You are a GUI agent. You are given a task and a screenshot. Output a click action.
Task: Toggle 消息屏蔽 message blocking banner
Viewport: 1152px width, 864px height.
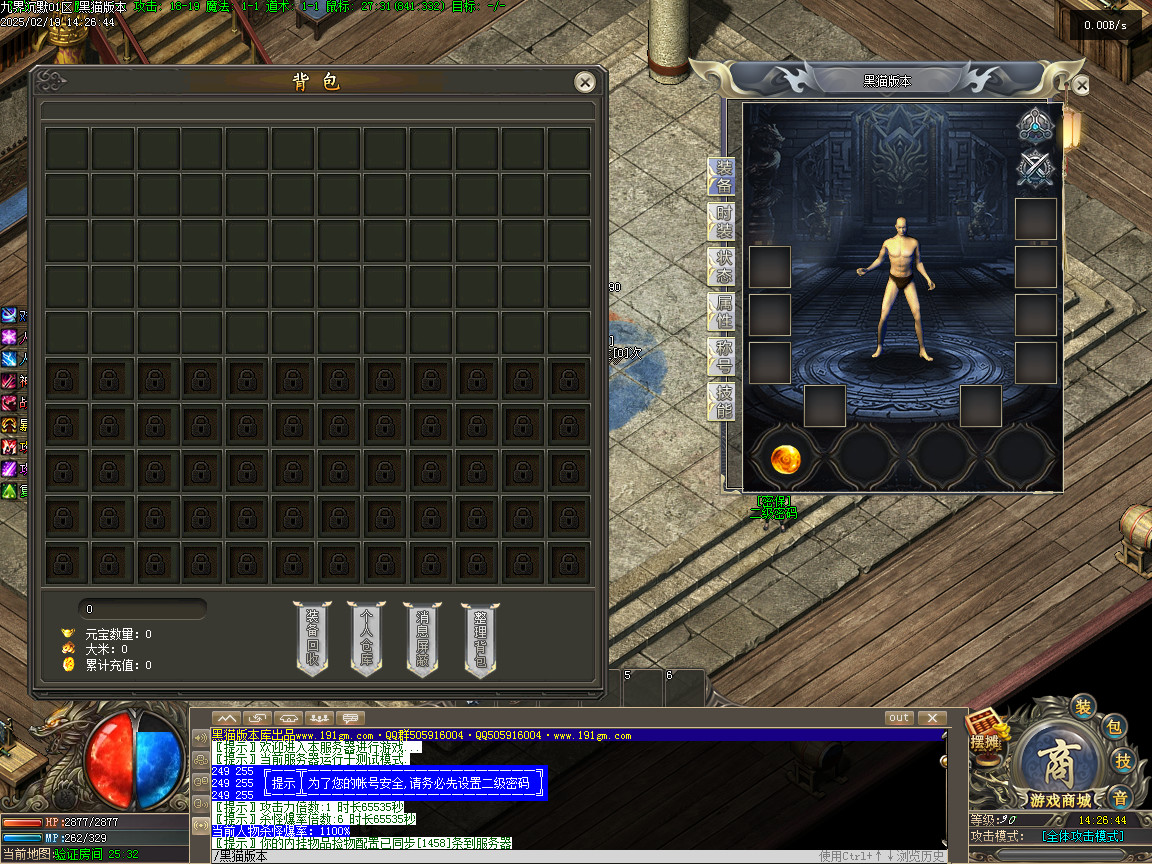tap(423, 638)
